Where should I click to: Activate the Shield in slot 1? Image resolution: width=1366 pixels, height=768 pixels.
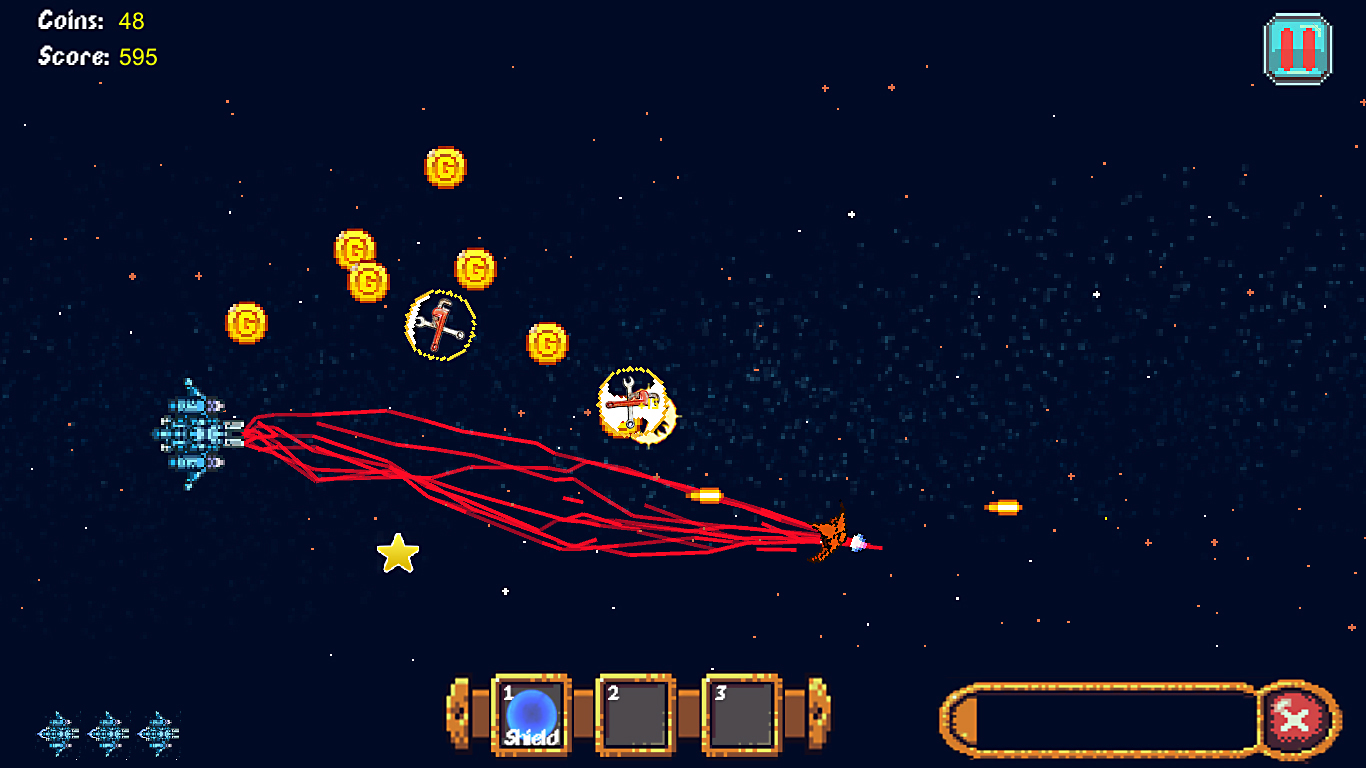(x=530, y=714)
